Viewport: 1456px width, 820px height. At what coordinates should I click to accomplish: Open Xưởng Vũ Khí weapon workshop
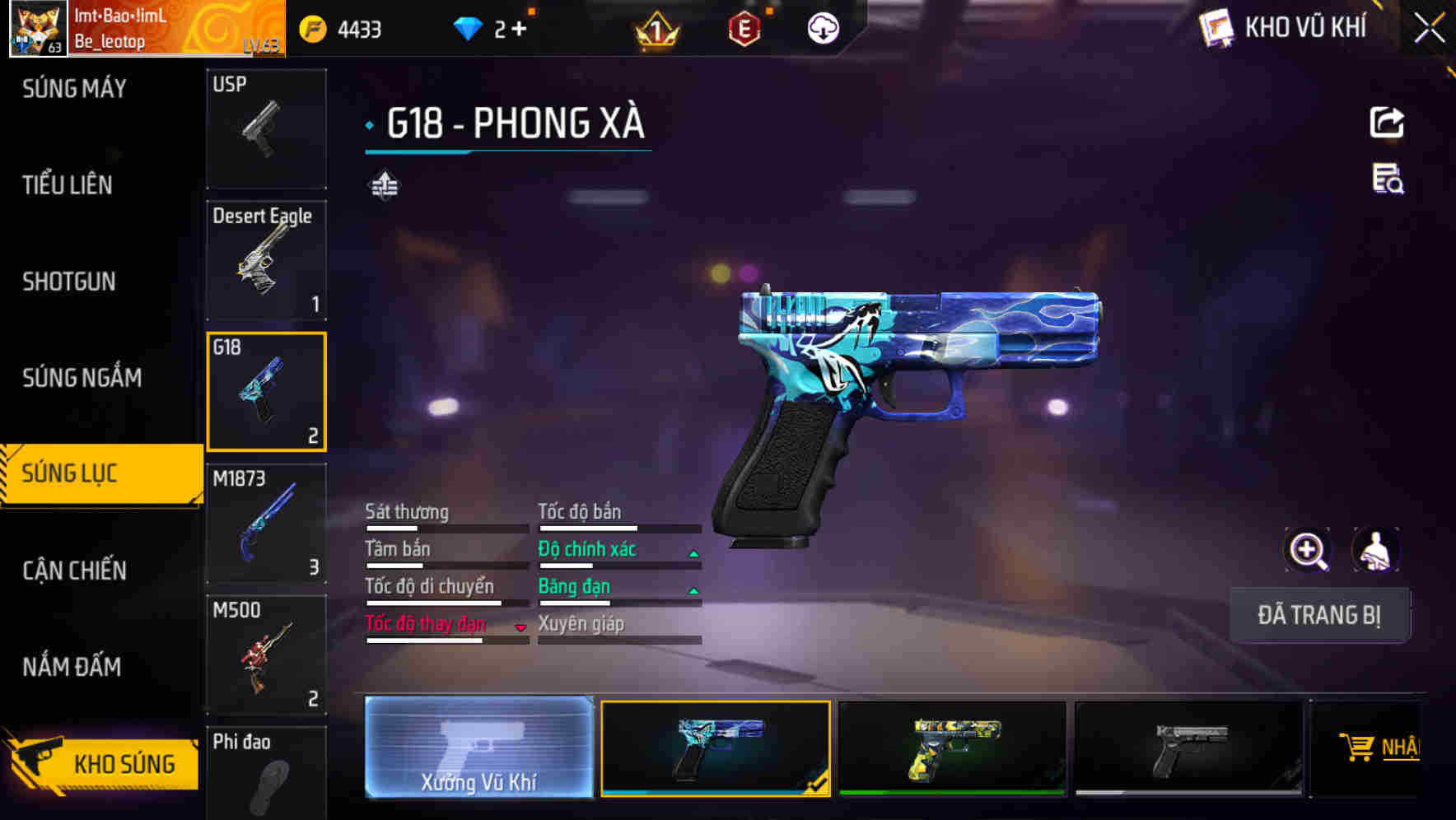(x=478, y=751)
